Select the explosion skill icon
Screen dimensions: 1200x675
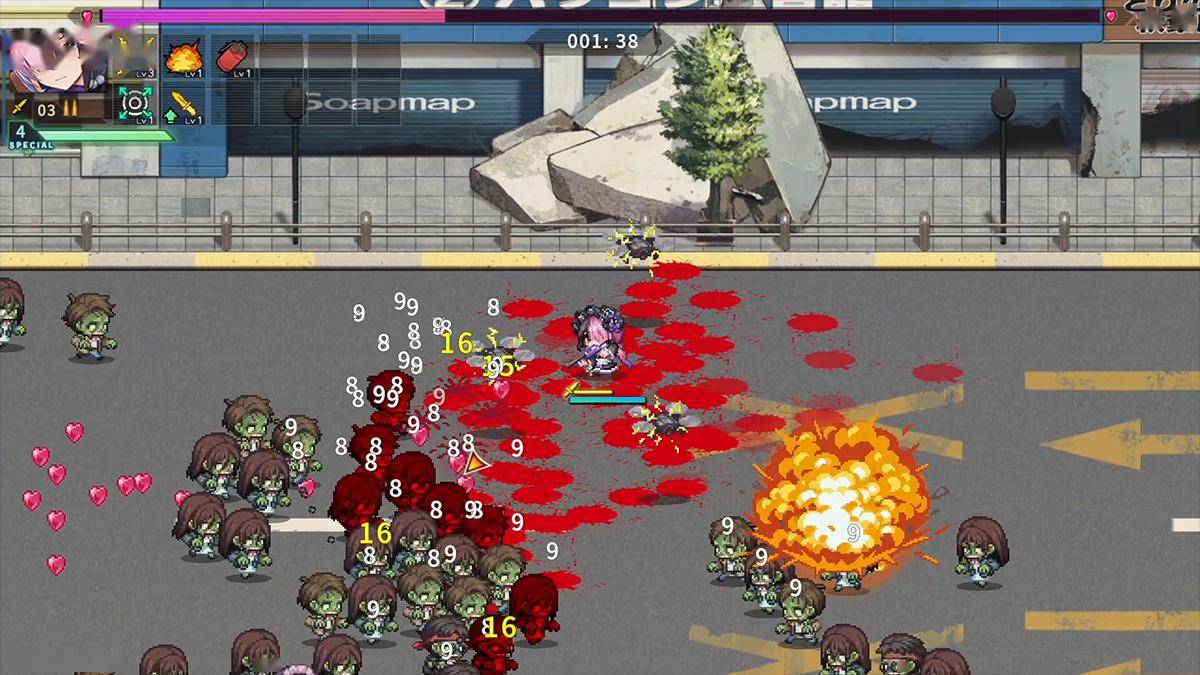(184, 58)
